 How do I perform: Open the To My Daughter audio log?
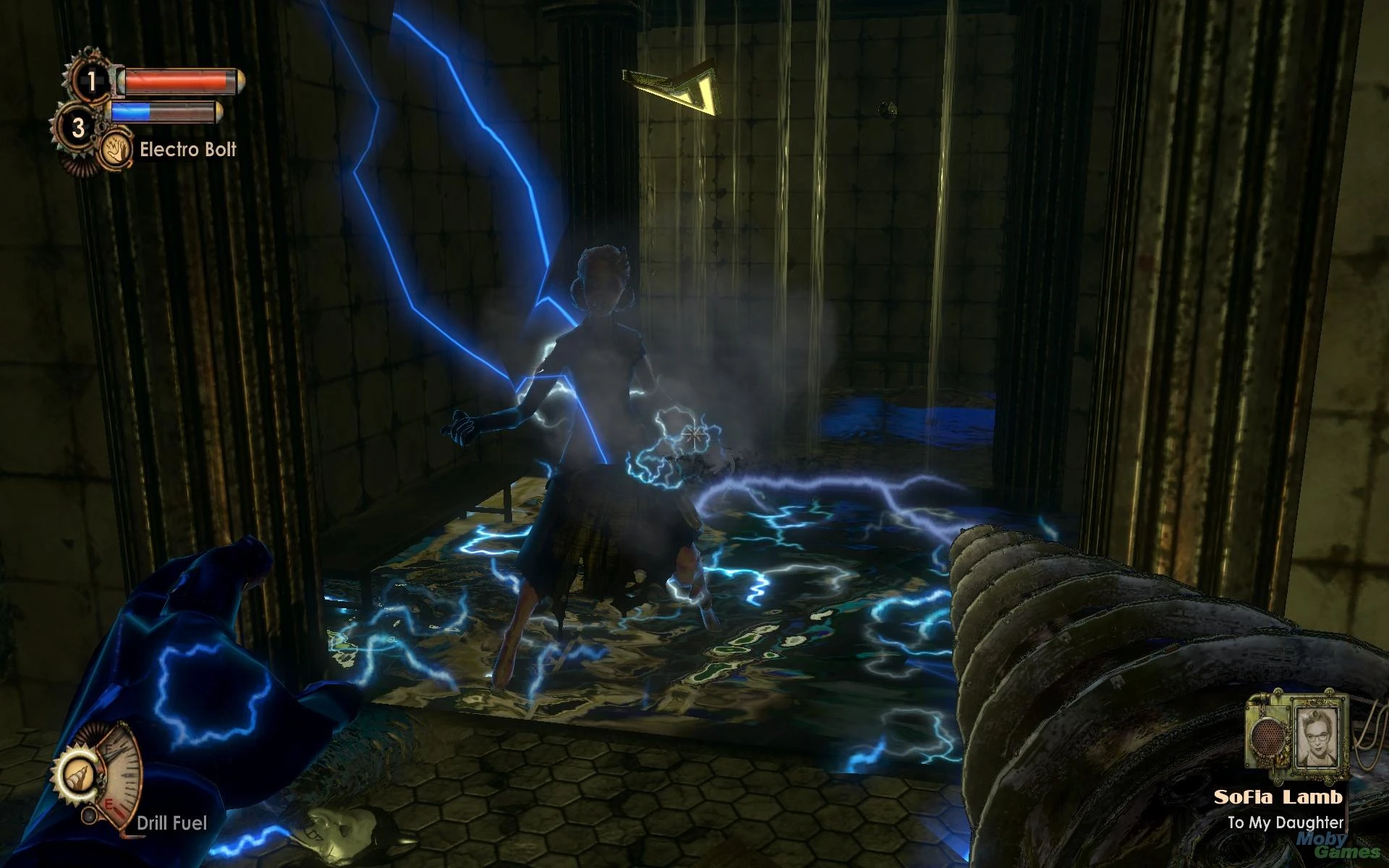(1287, 823)
